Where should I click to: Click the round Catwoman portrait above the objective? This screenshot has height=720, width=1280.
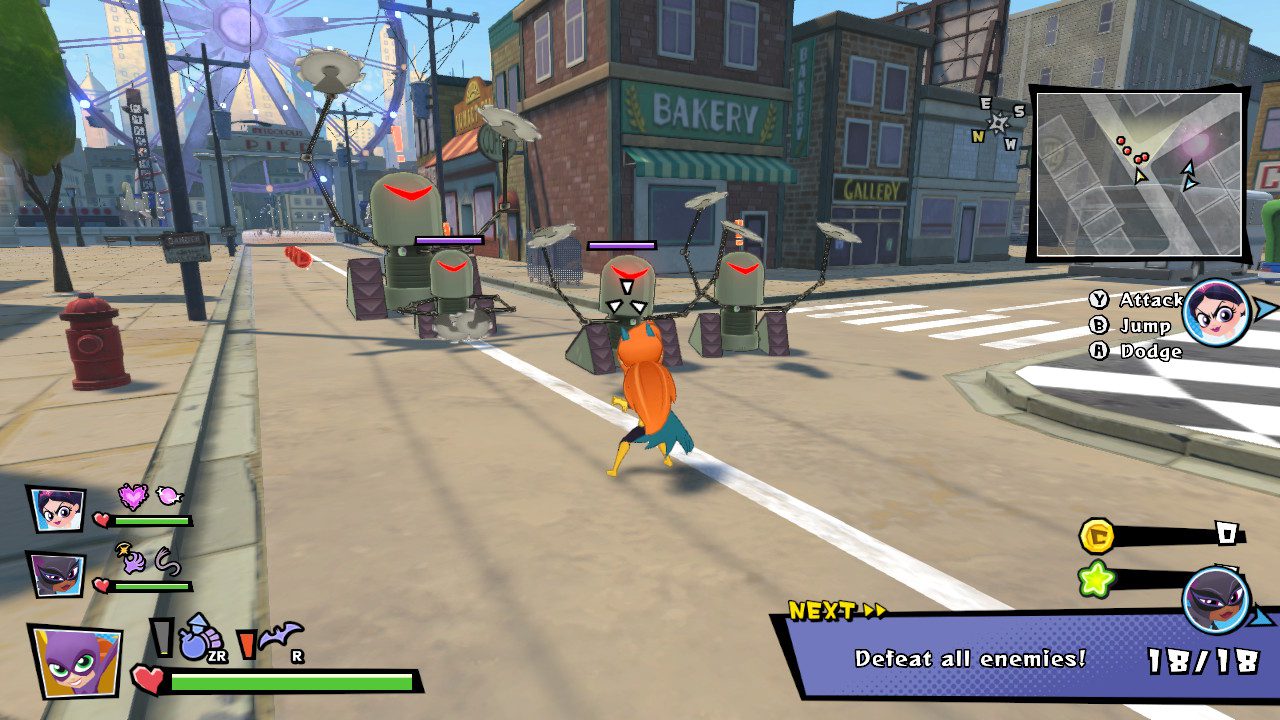(1215, 599)
